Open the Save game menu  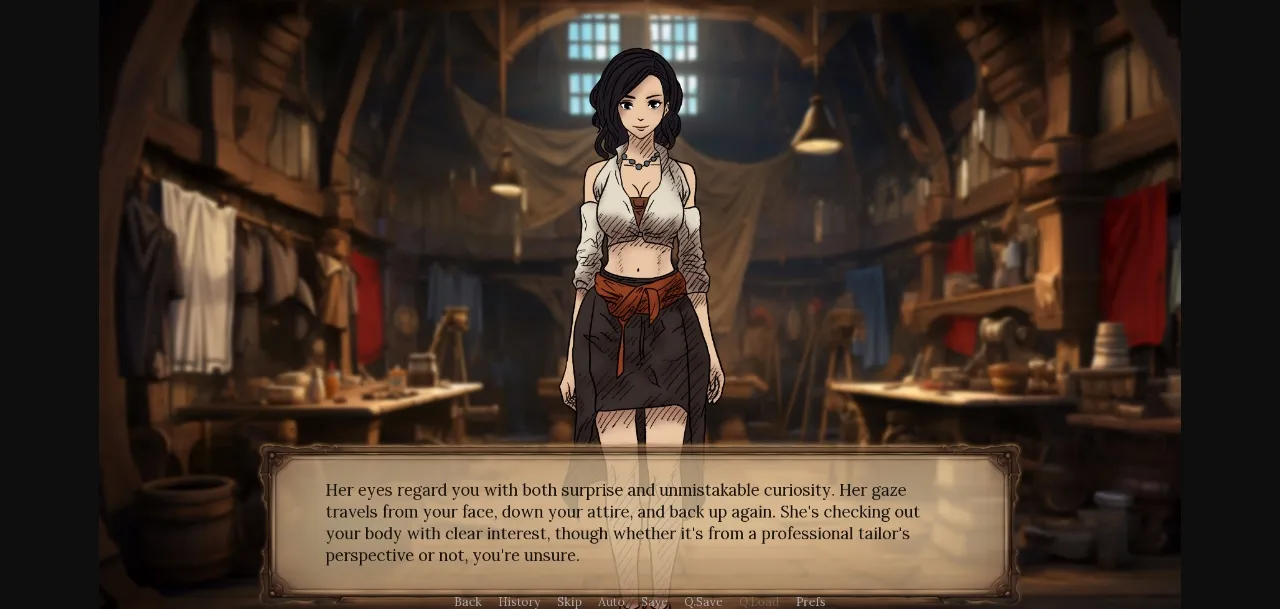[x=654, y=602]
